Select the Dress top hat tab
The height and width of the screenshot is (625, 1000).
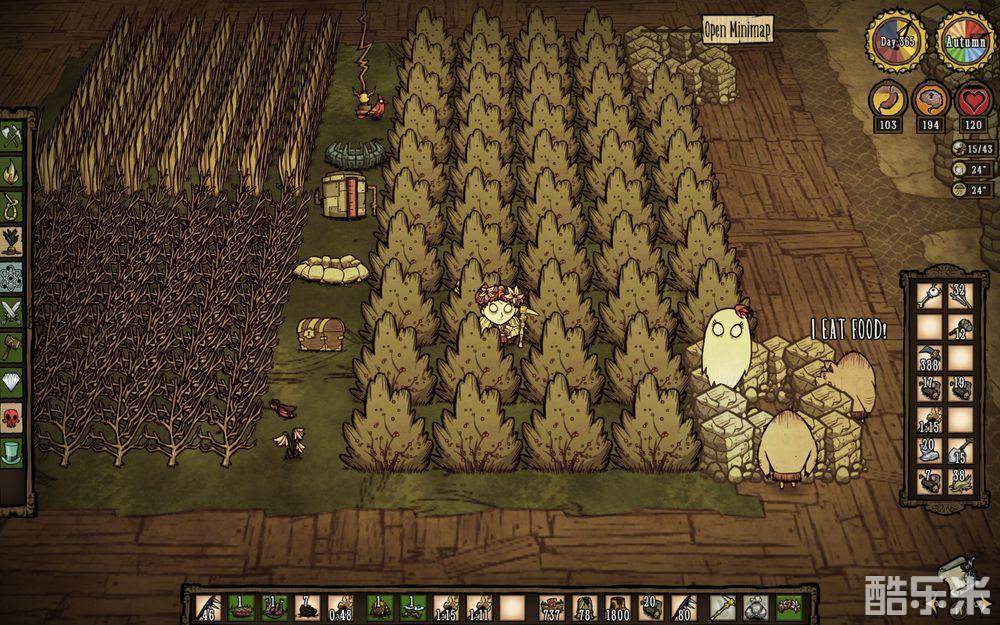(x=12, y=451)
